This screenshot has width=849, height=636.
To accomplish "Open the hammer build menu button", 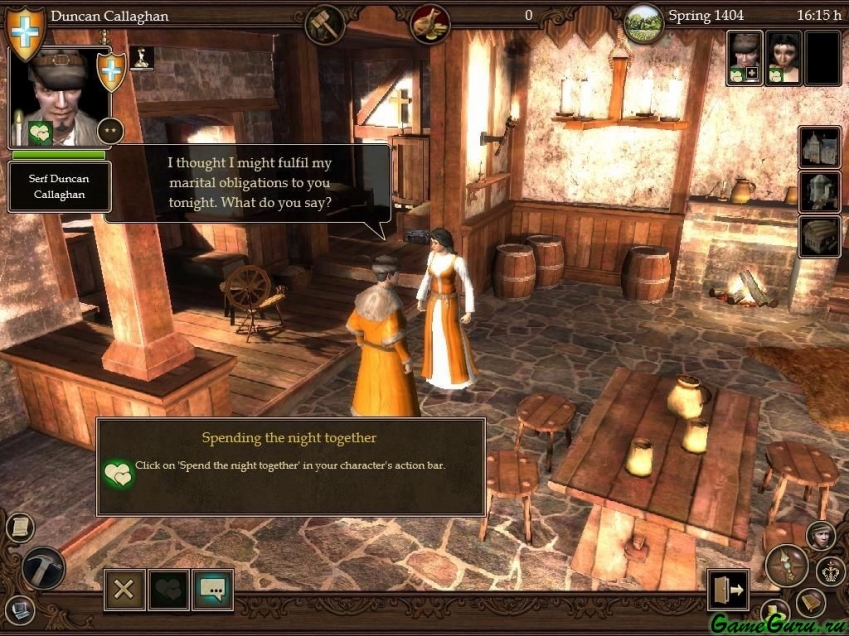I will coord(43,568).
